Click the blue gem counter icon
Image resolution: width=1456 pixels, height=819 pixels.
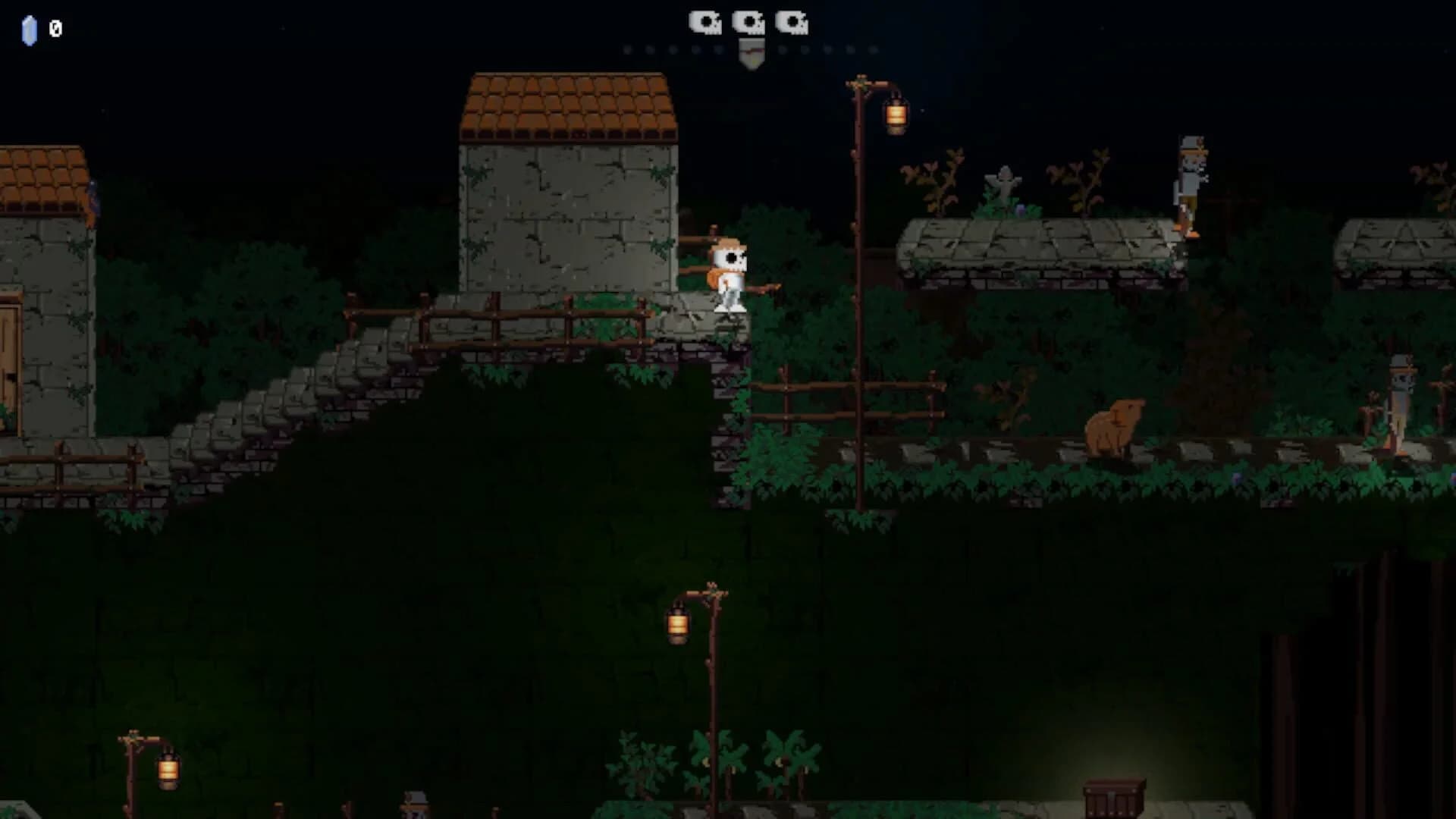click(x=29, y=30)
